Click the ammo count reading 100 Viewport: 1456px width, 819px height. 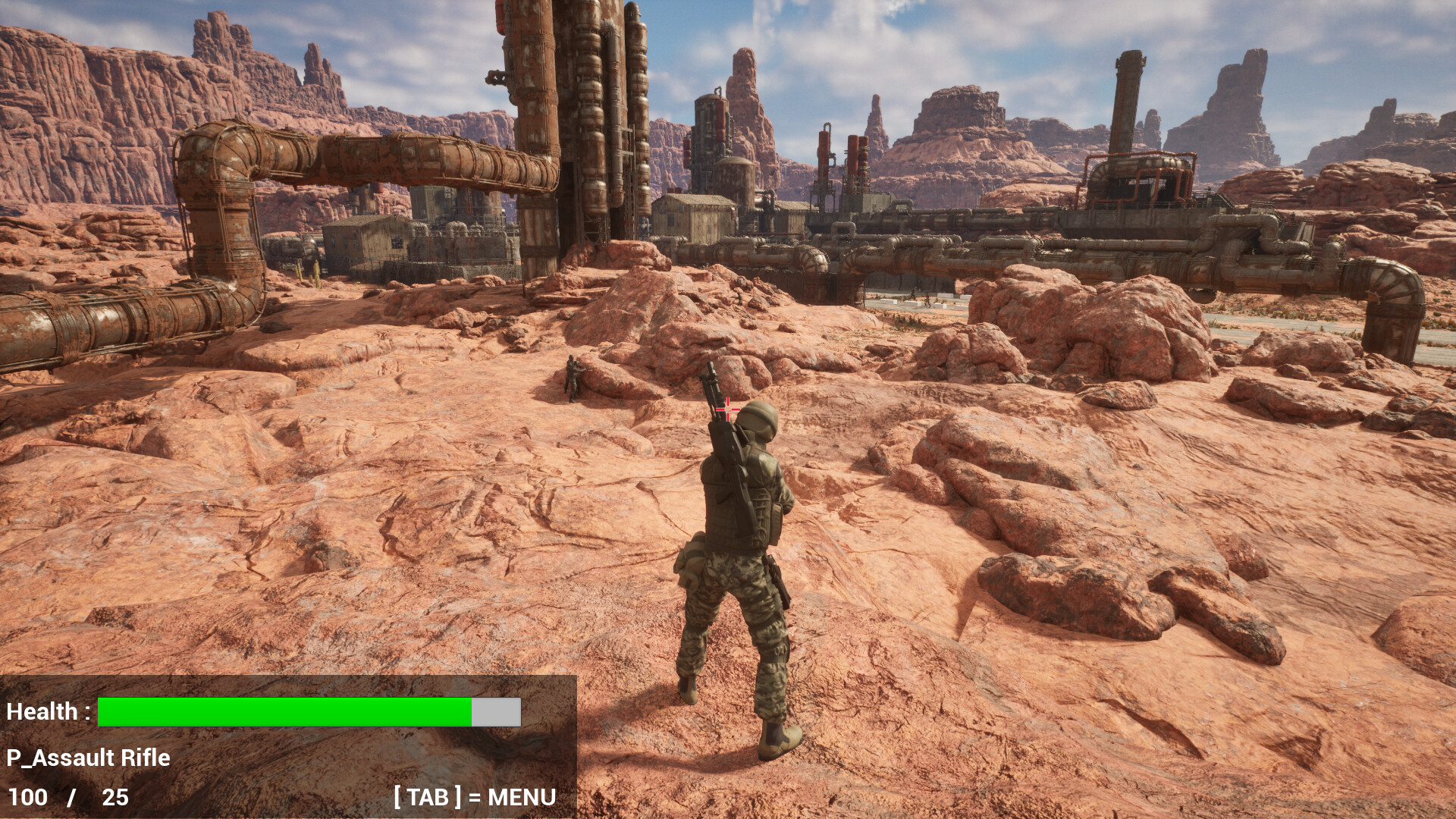tap(29, 798)
